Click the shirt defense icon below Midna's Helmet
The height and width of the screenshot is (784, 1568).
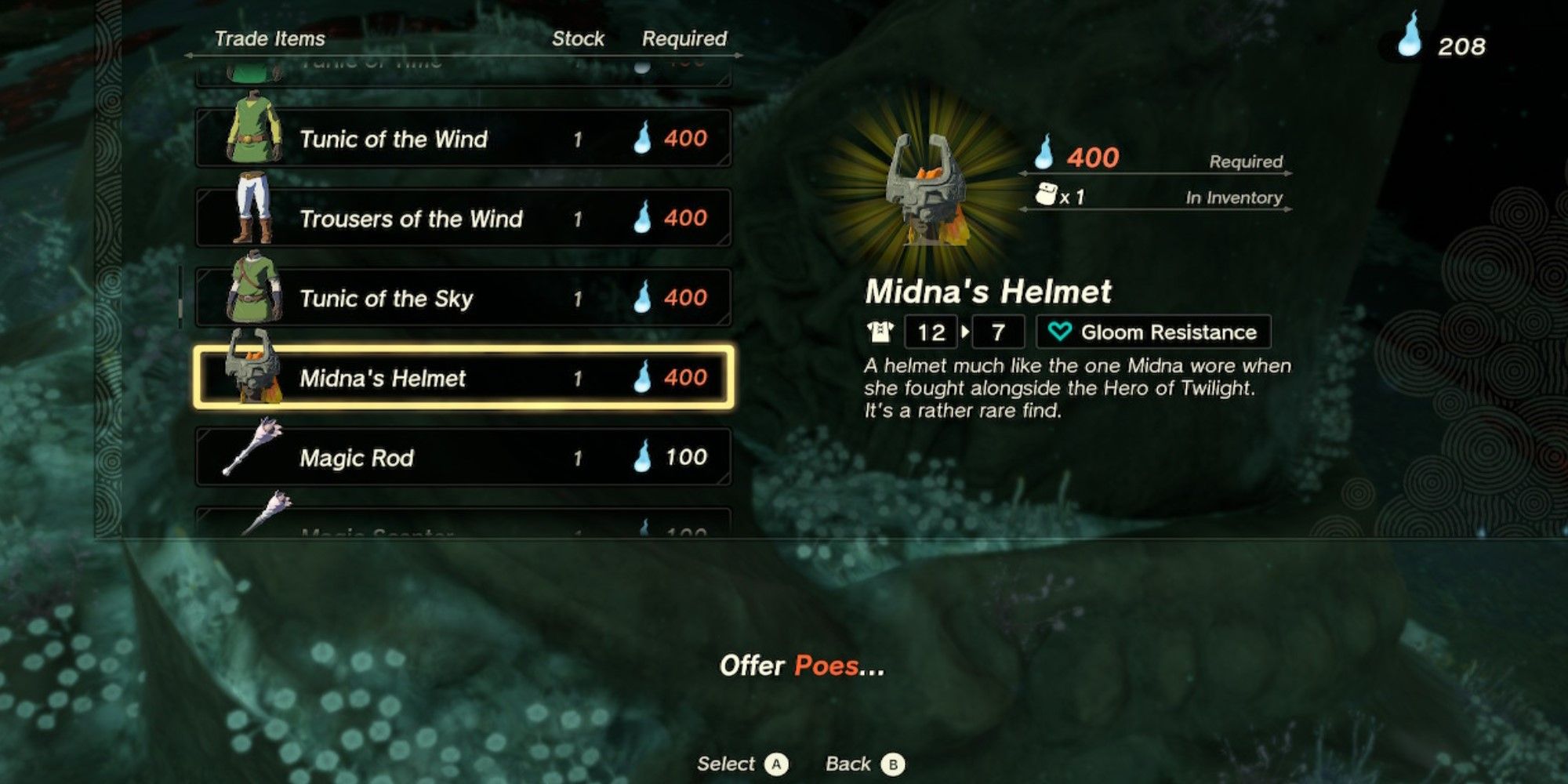[x=880, y=332]
